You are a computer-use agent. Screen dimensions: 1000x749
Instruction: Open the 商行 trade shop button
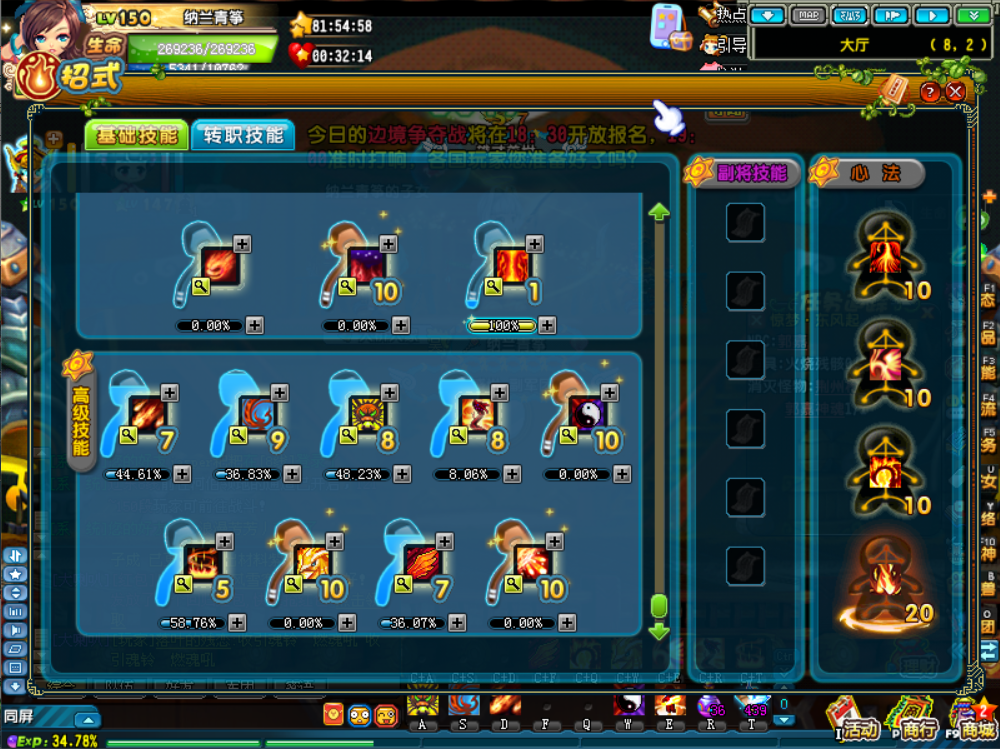tap(912, 720)
